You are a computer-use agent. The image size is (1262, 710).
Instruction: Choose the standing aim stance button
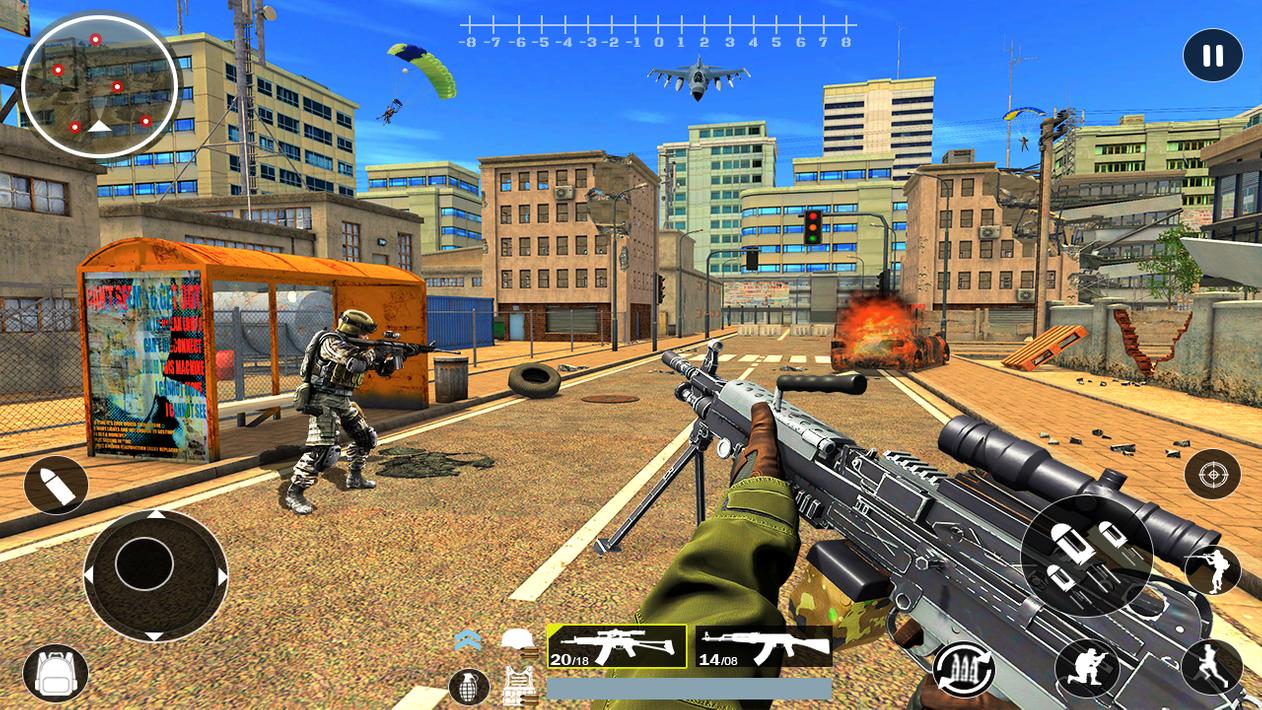tap(1212, 570)
